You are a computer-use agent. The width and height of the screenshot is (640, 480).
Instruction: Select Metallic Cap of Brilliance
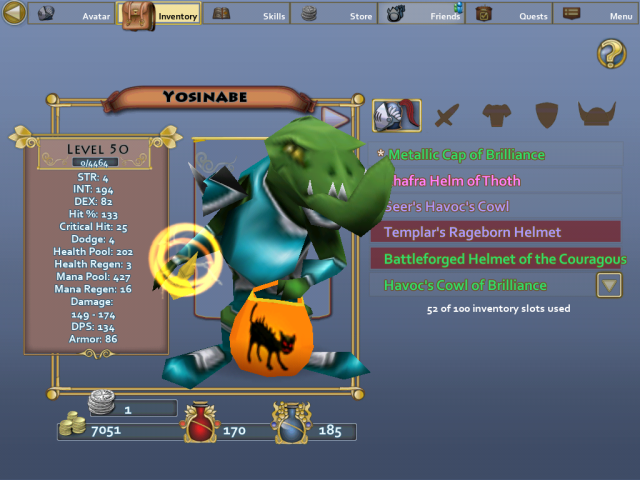[x=497, y=155]
